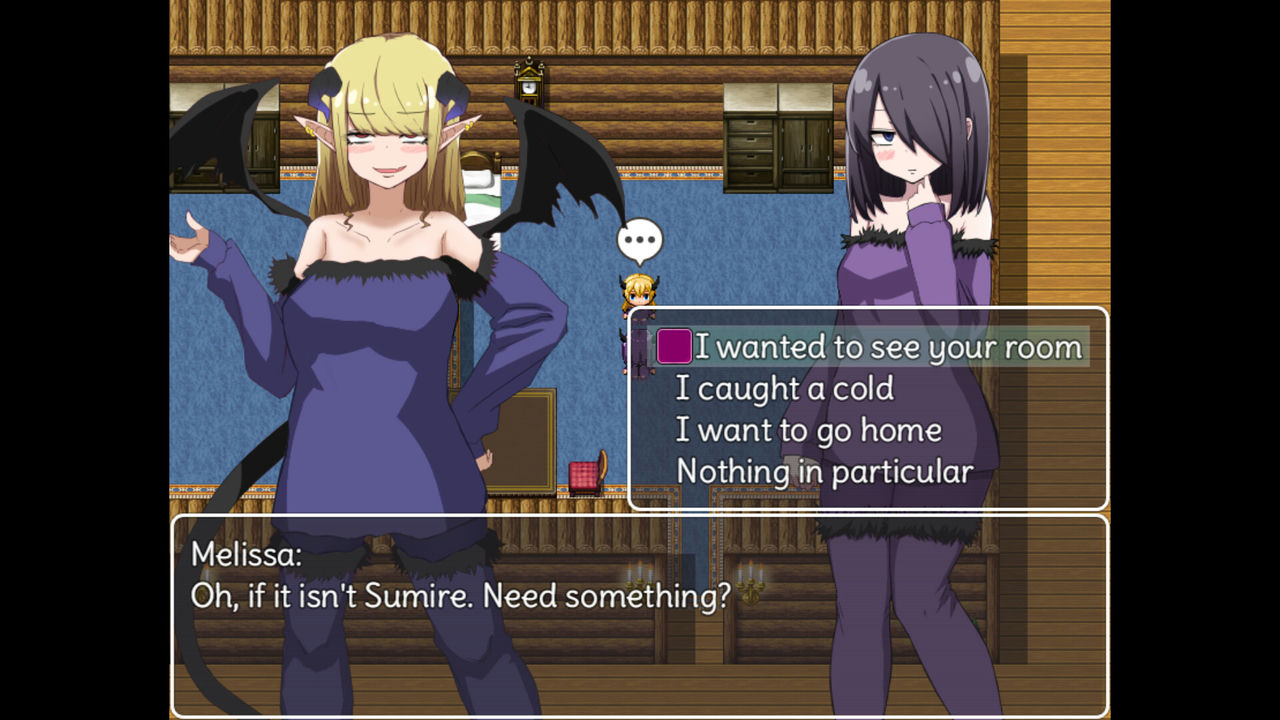1280x720 pixels.
Task: Choose "I caught a cold"
Action: (785, 389)
